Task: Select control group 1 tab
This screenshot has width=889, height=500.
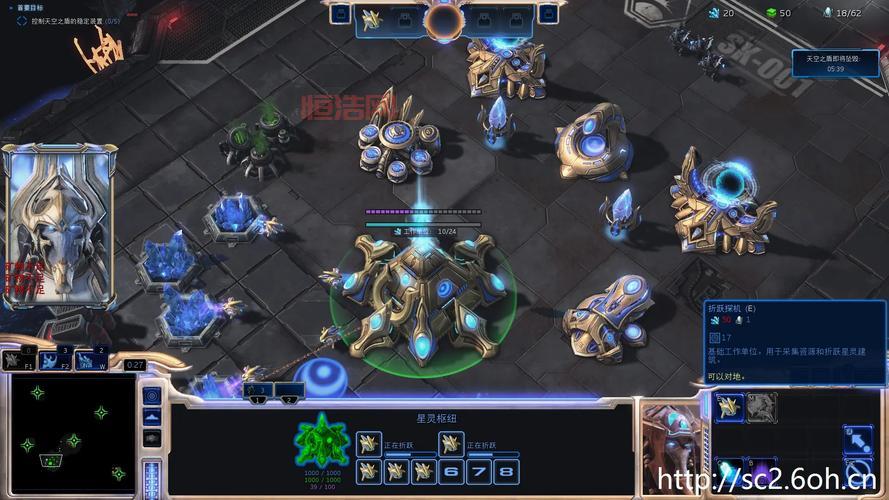Action: pyautogui.click(x=257, y=391)
